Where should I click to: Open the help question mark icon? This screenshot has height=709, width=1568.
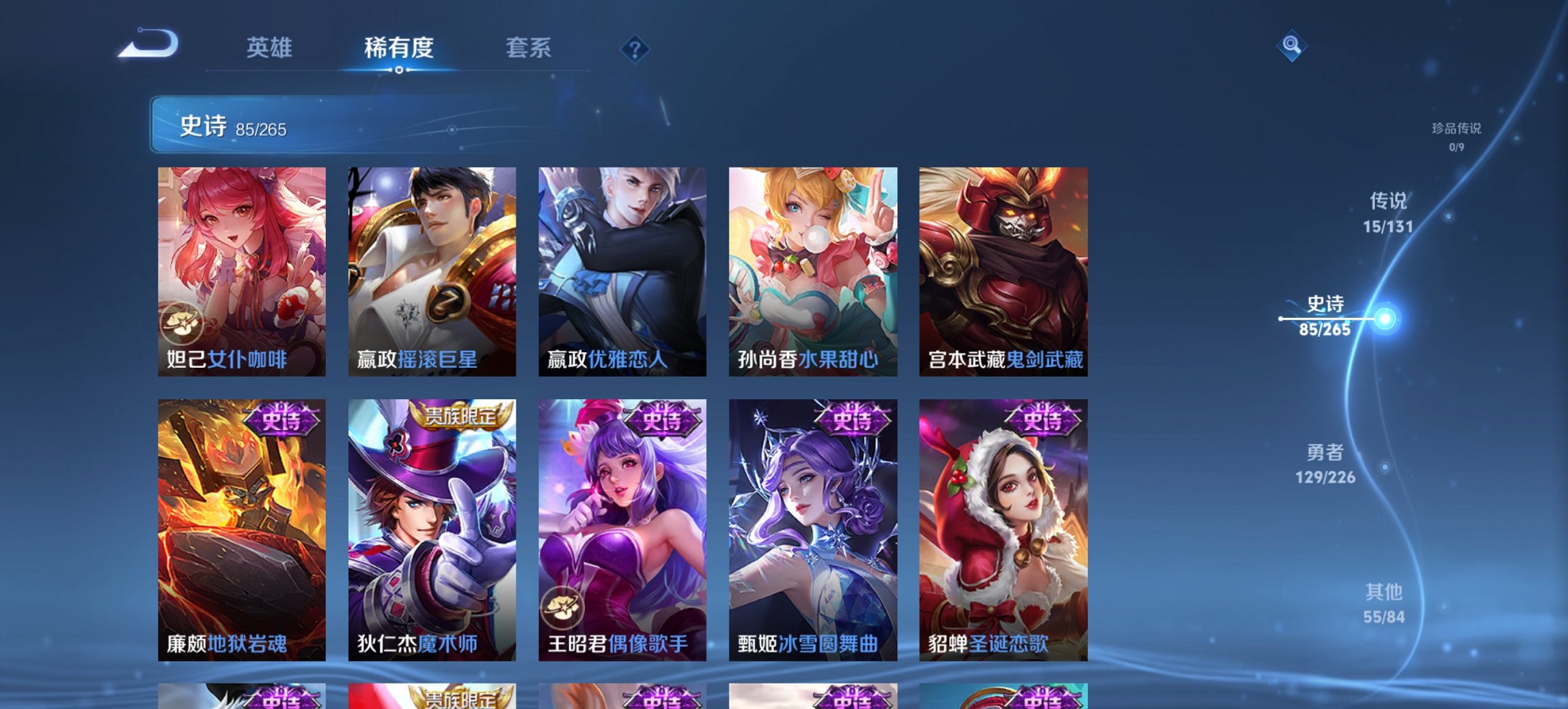point(635,48)
